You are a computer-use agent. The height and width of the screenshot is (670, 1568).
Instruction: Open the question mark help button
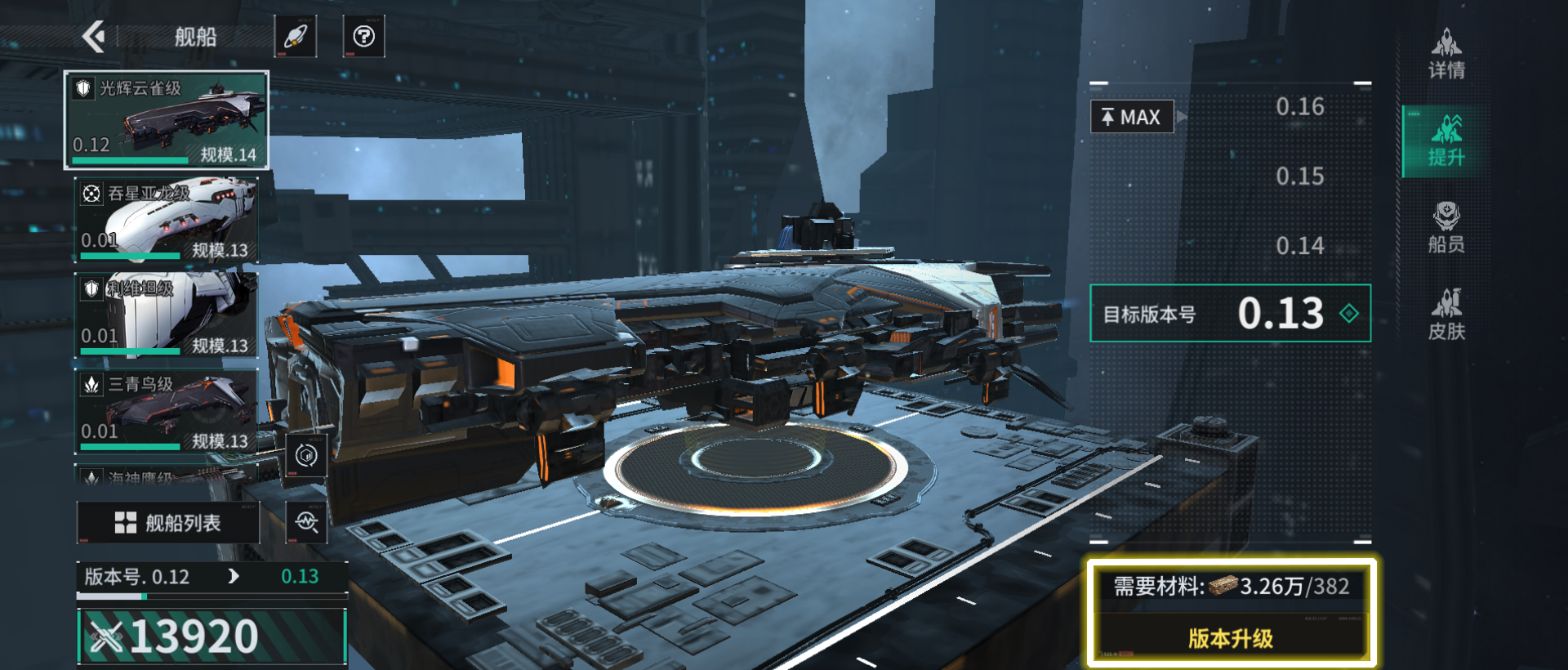click(363, 36)
